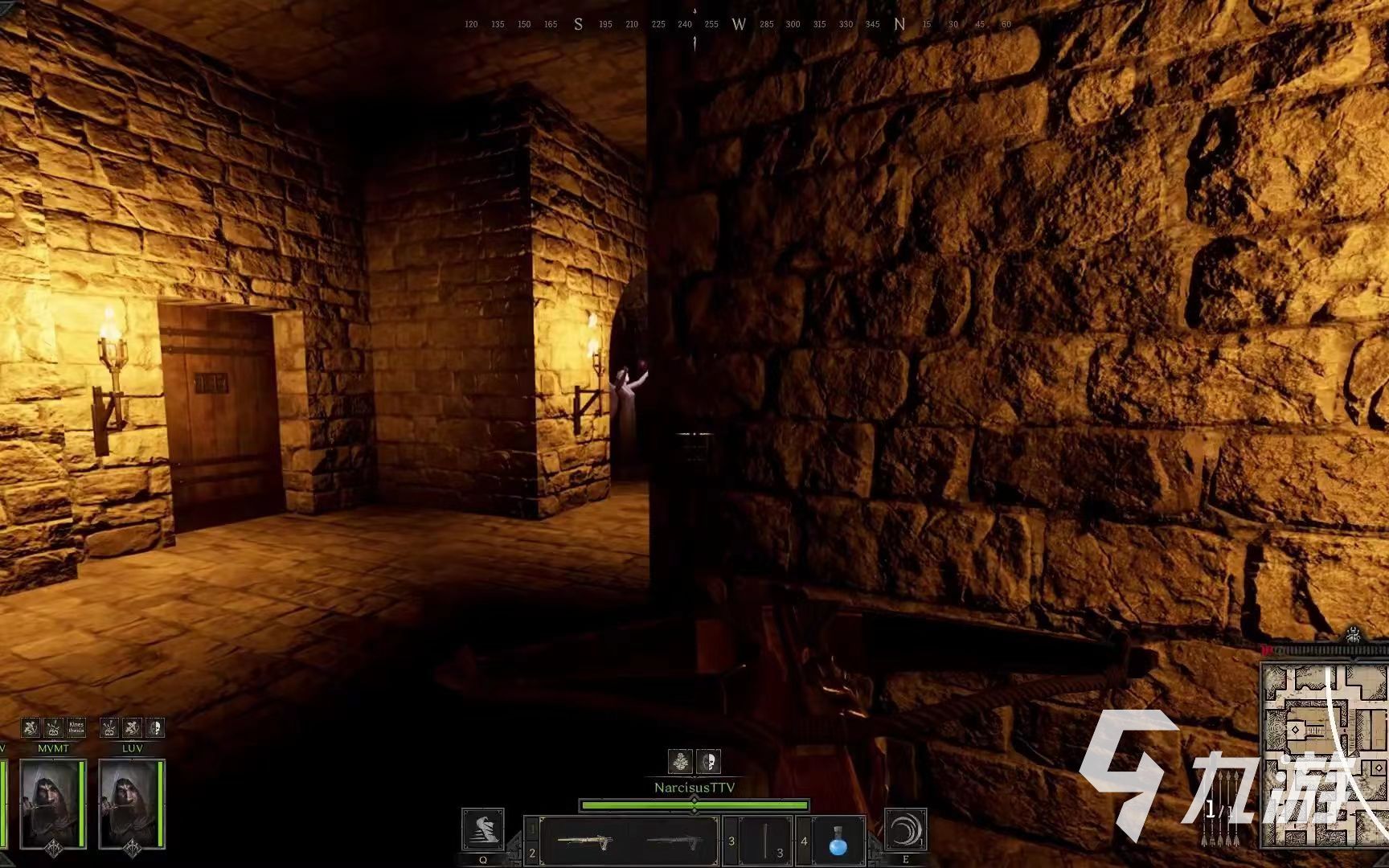1389x868 pixels.
Task: Activate the hooded figure skill icon
Action: coord(483,830)
